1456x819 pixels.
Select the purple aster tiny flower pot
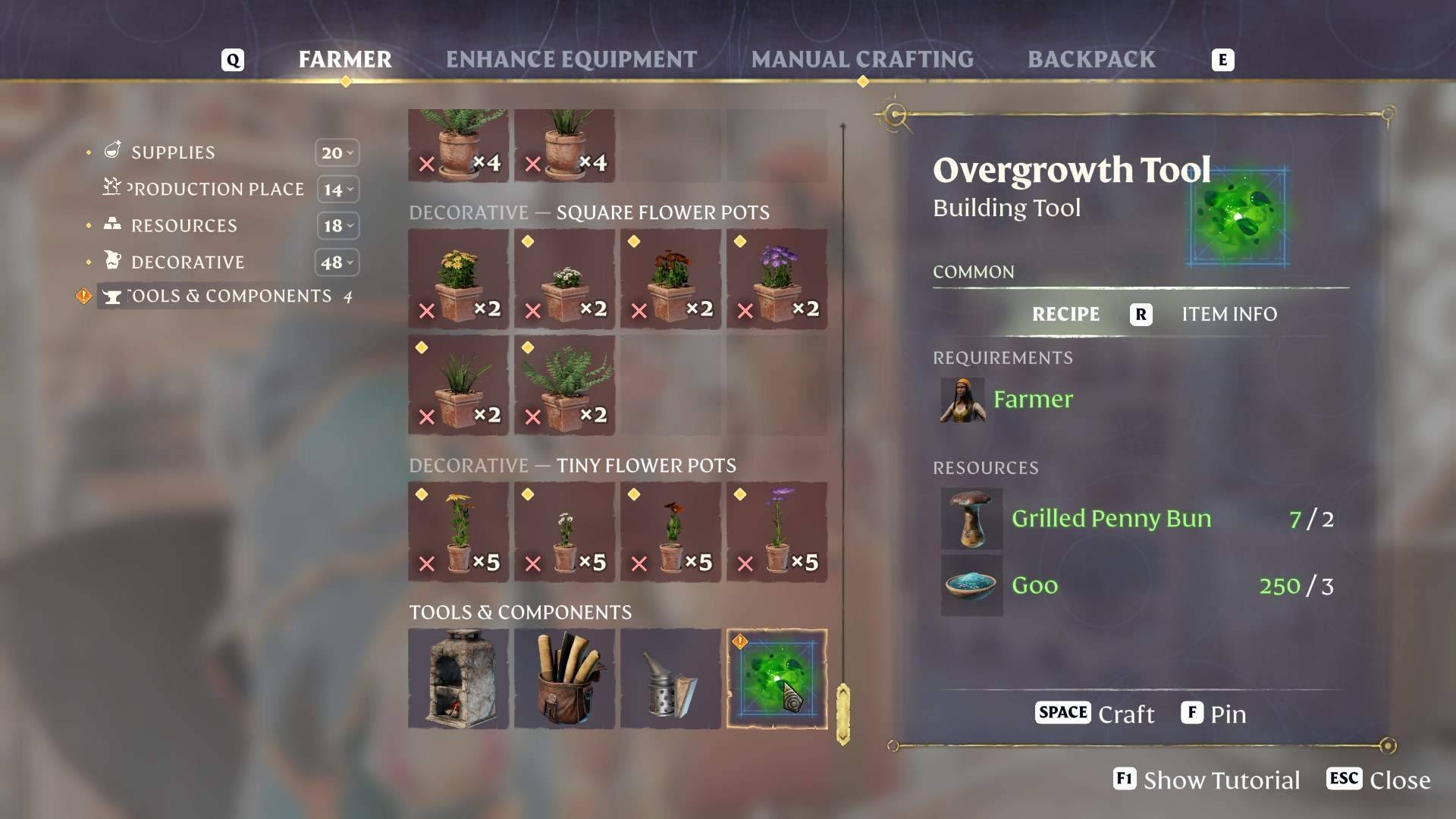coord(777,531)
